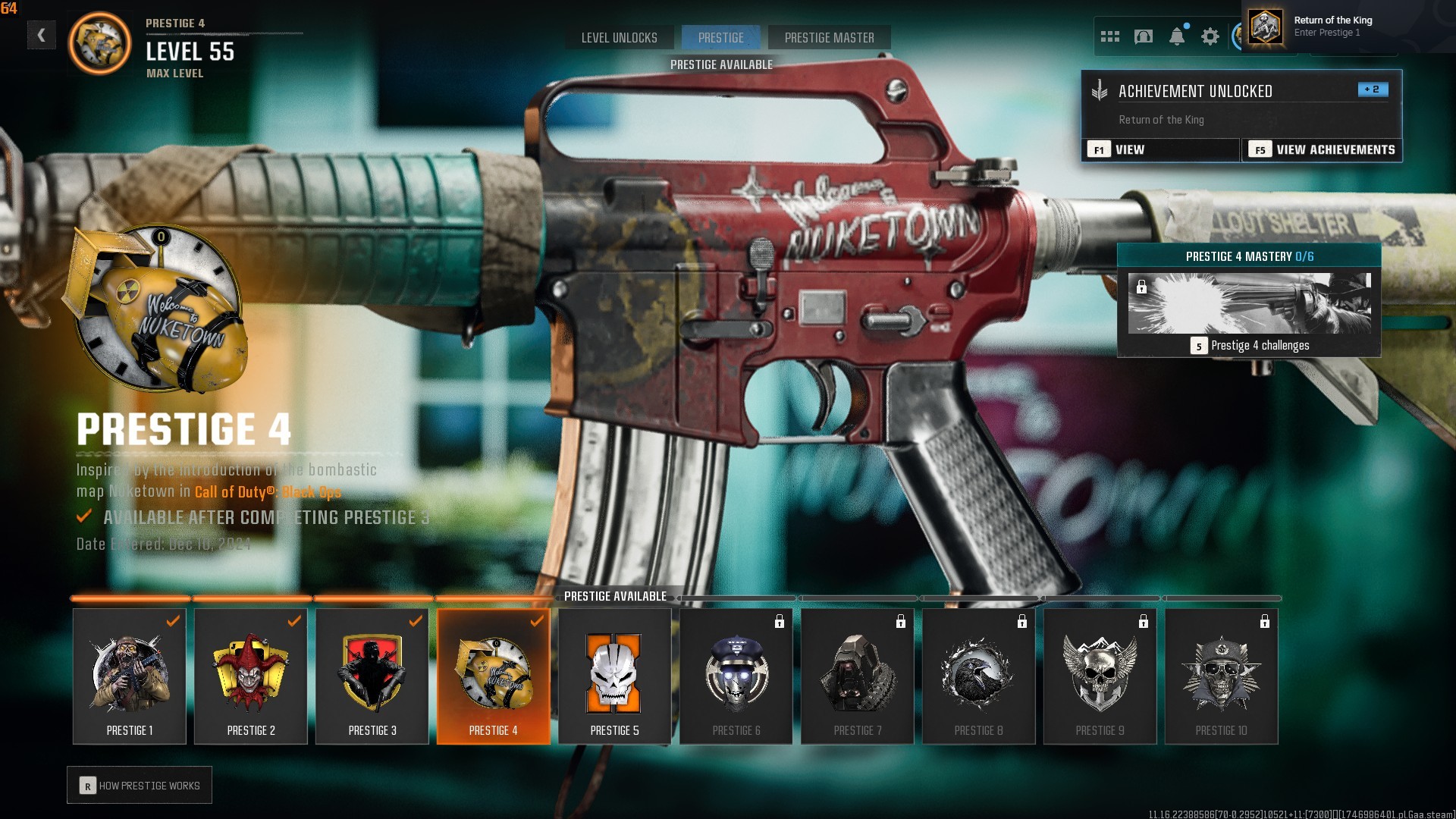Open the Prestige Master tab
This screenshot has width=1456, height=819.
click(829, 38)
